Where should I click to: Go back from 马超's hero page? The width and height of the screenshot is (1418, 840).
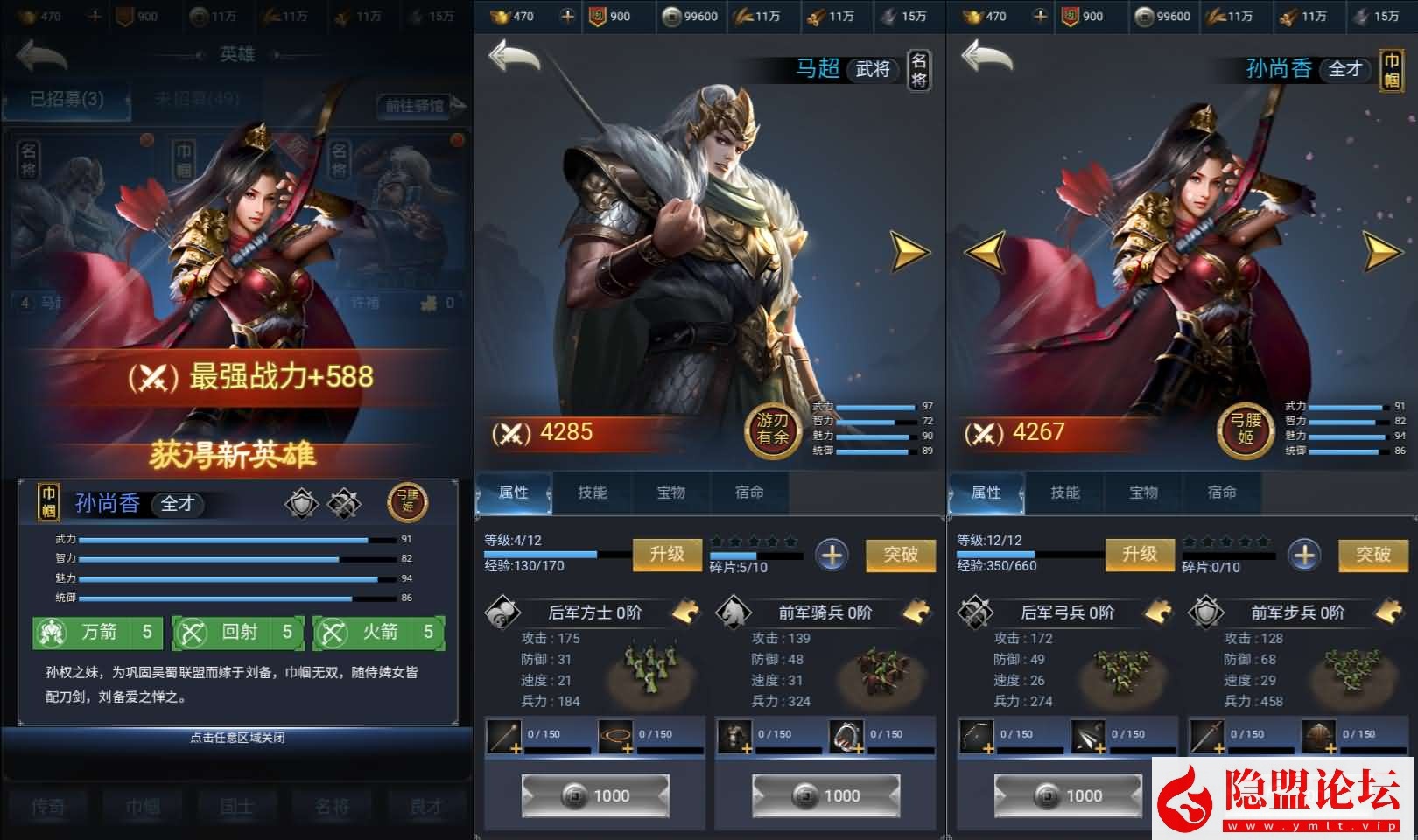(x=514, y=57)
